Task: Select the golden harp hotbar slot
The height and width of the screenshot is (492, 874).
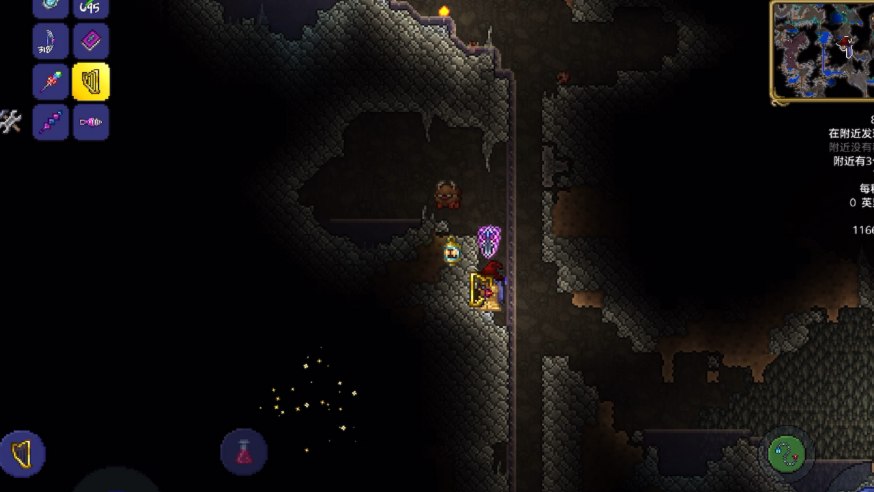Action: 91,82
